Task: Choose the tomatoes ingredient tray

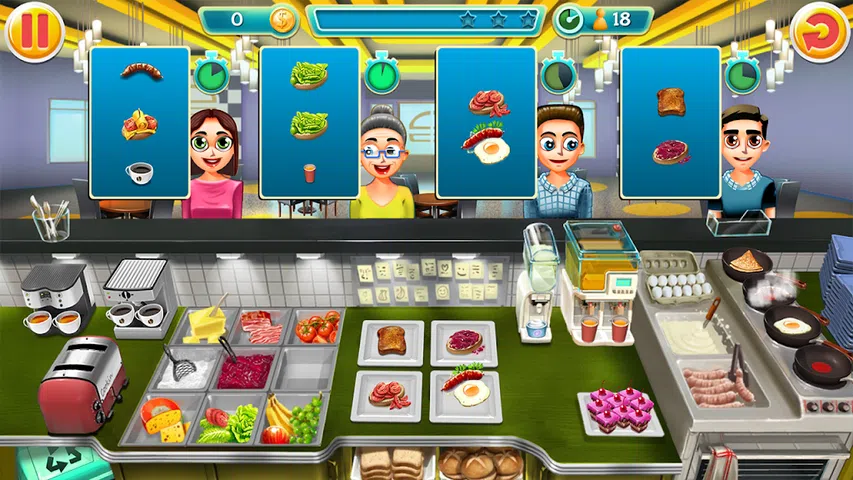Action: (x=317, y=327)
